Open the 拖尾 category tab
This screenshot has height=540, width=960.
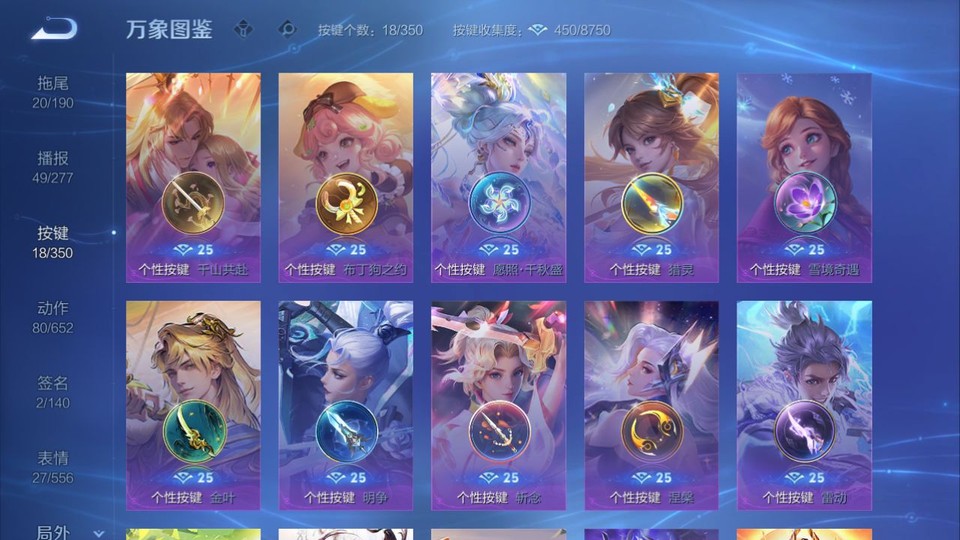[x=53, y=92]
